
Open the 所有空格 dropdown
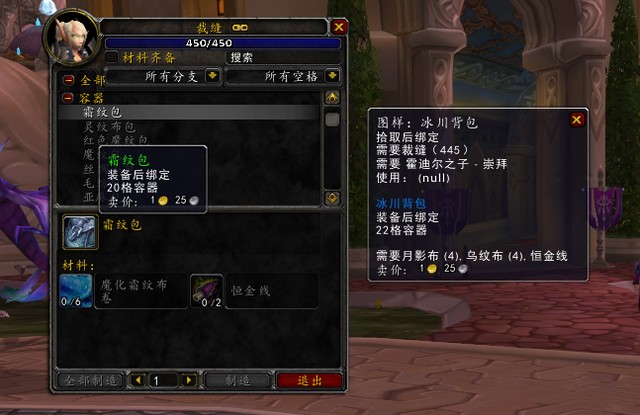(332, 76)
